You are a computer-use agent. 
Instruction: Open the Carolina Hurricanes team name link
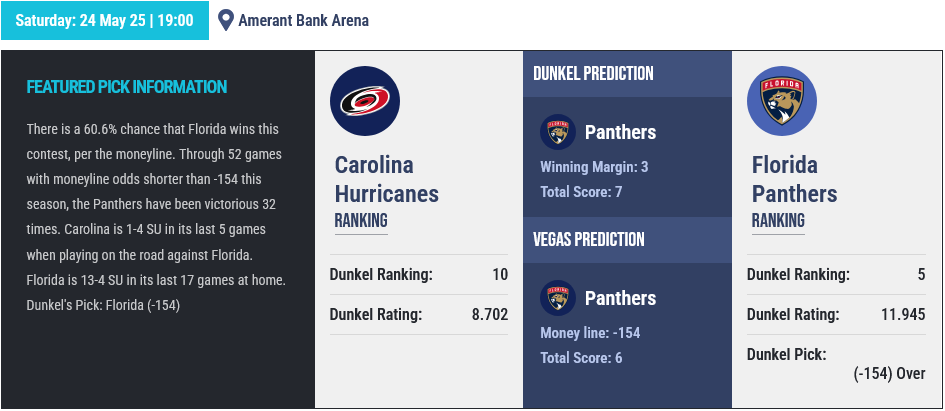tap(387, 179)
